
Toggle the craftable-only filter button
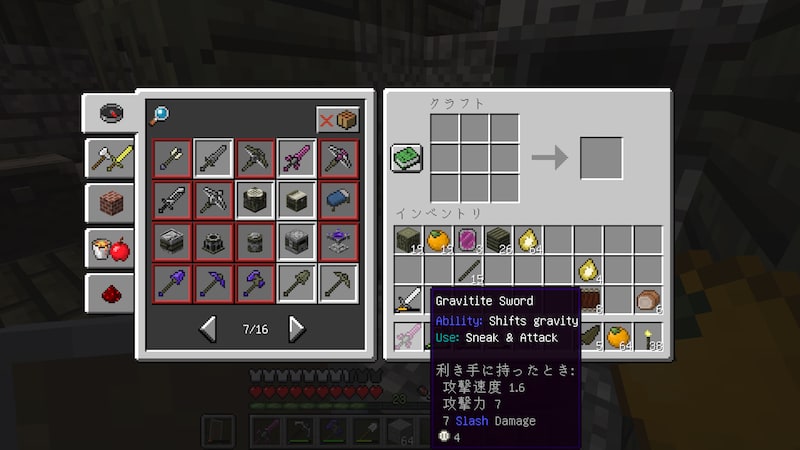[337, 119]
